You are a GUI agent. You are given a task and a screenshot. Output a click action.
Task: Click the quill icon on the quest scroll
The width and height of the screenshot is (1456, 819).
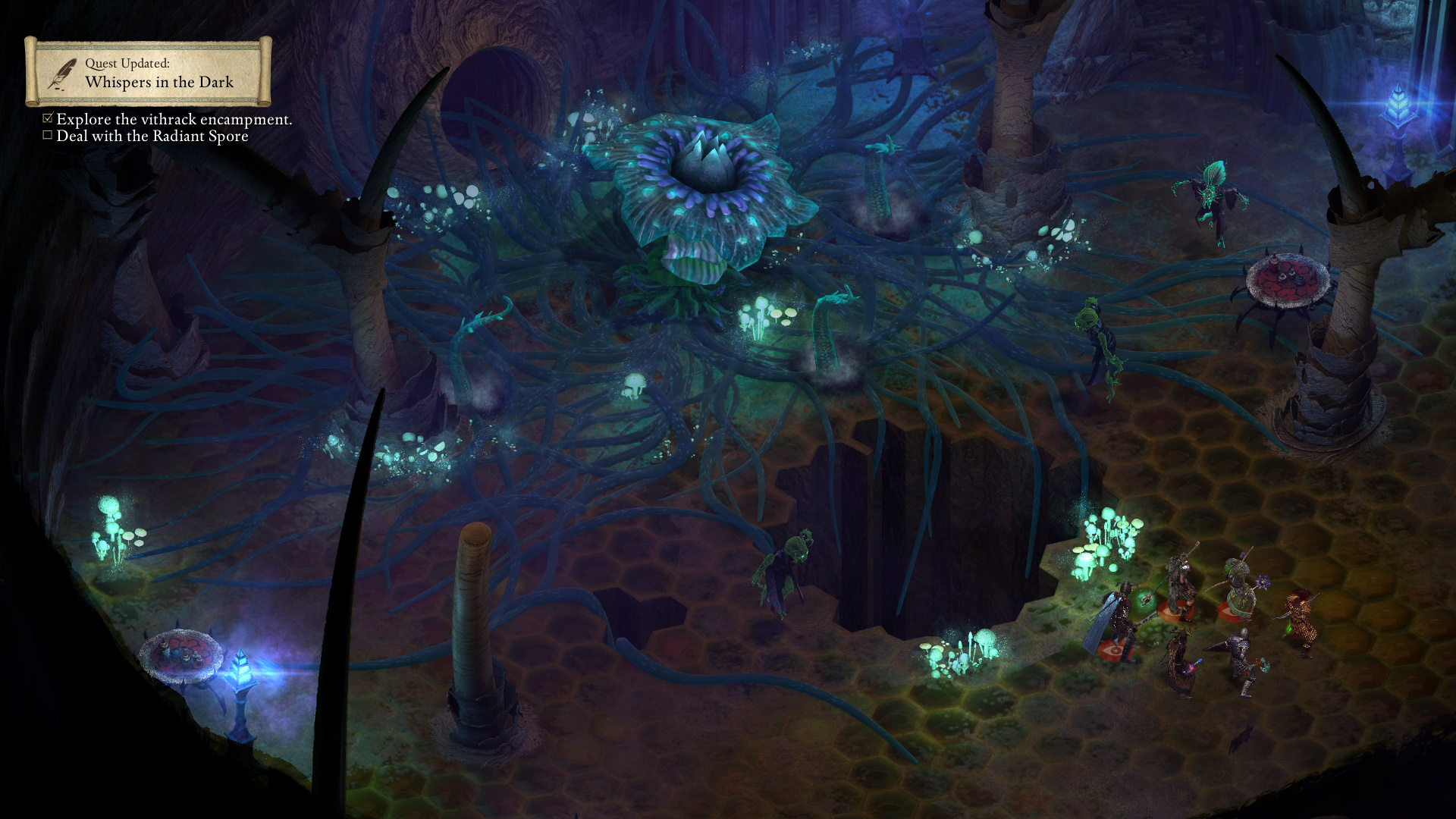(64, 75)
